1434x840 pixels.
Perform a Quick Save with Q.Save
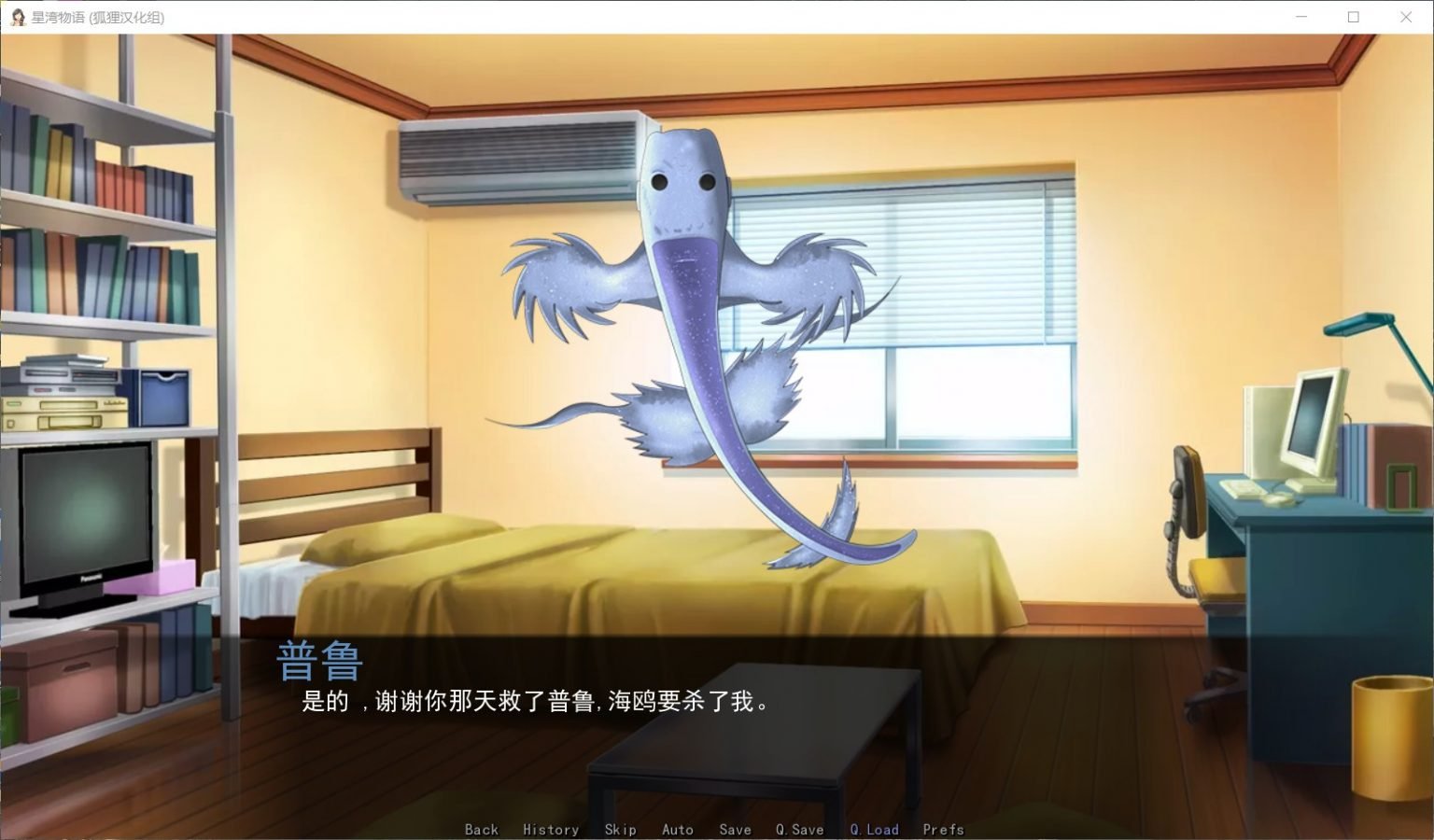pos(798,829)
